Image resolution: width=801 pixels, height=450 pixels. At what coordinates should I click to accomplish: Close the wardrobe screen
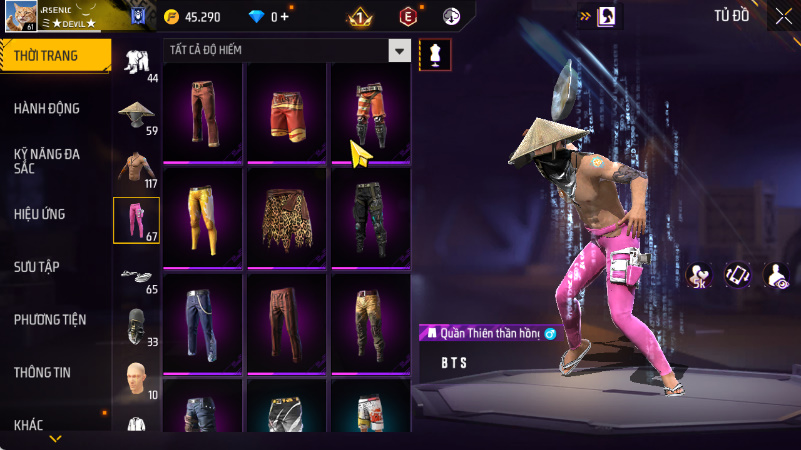click(x=783, y=15)
